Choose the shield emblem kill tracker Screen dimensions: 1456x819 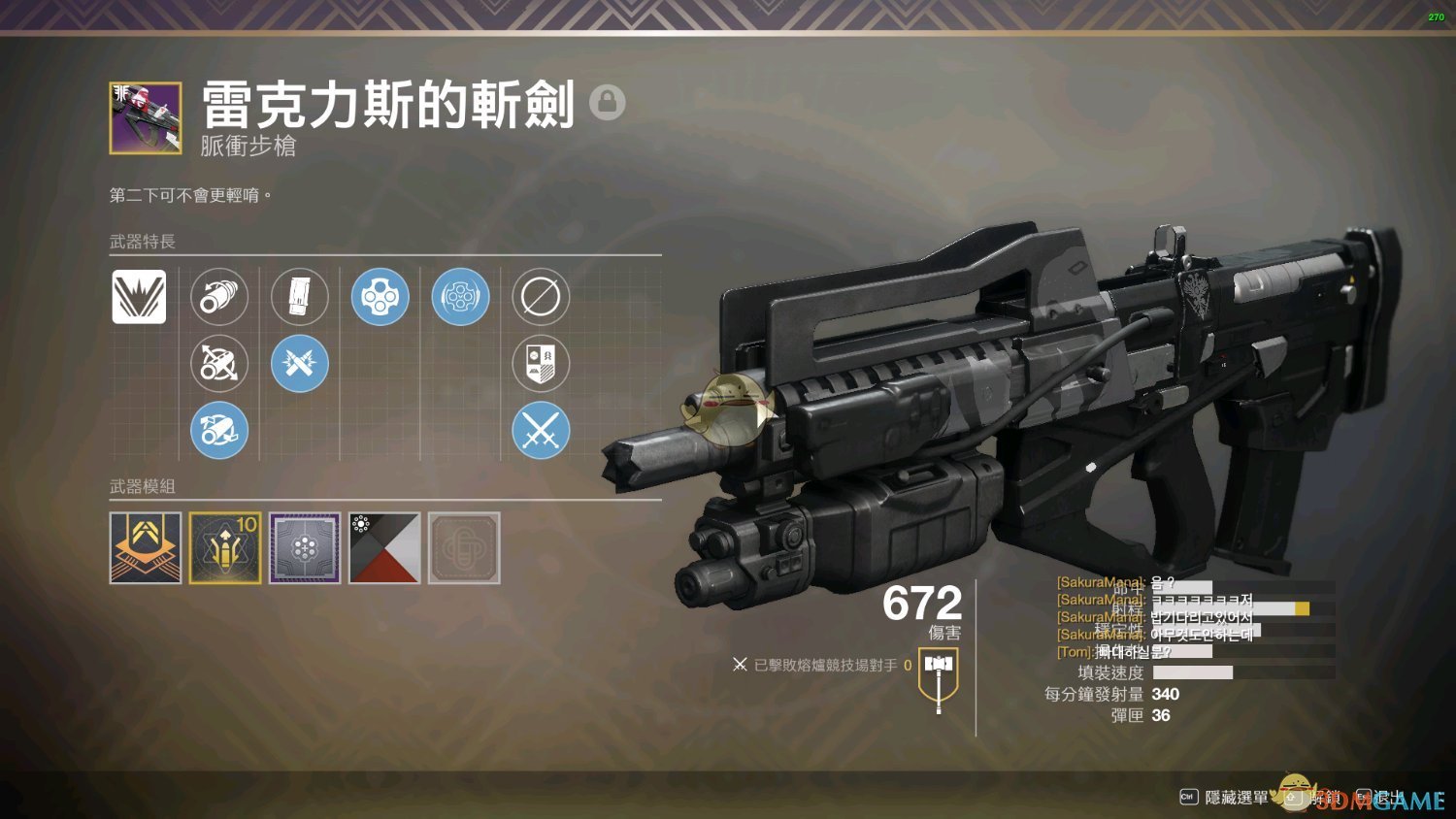coord(541,363)
